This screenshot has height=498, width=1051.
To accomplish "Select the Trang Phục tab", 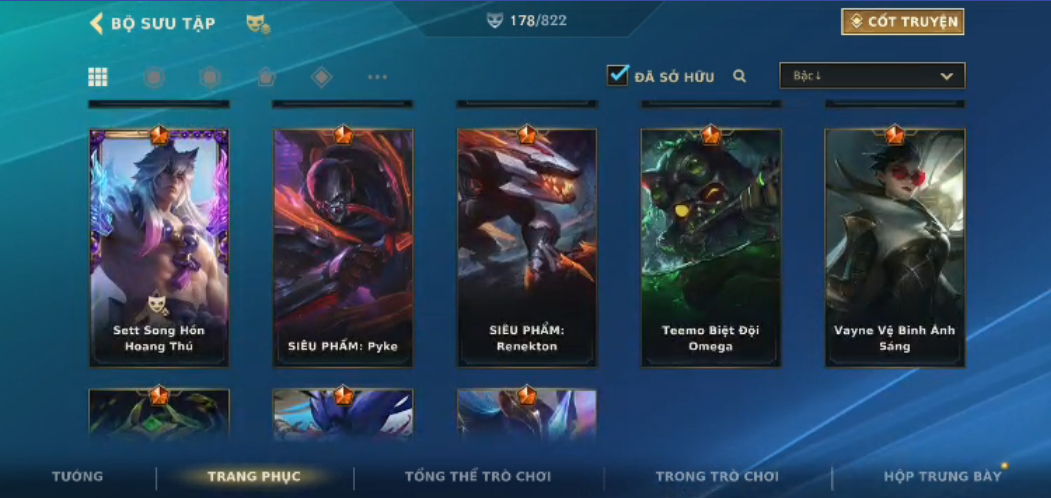I will [254, 477].
